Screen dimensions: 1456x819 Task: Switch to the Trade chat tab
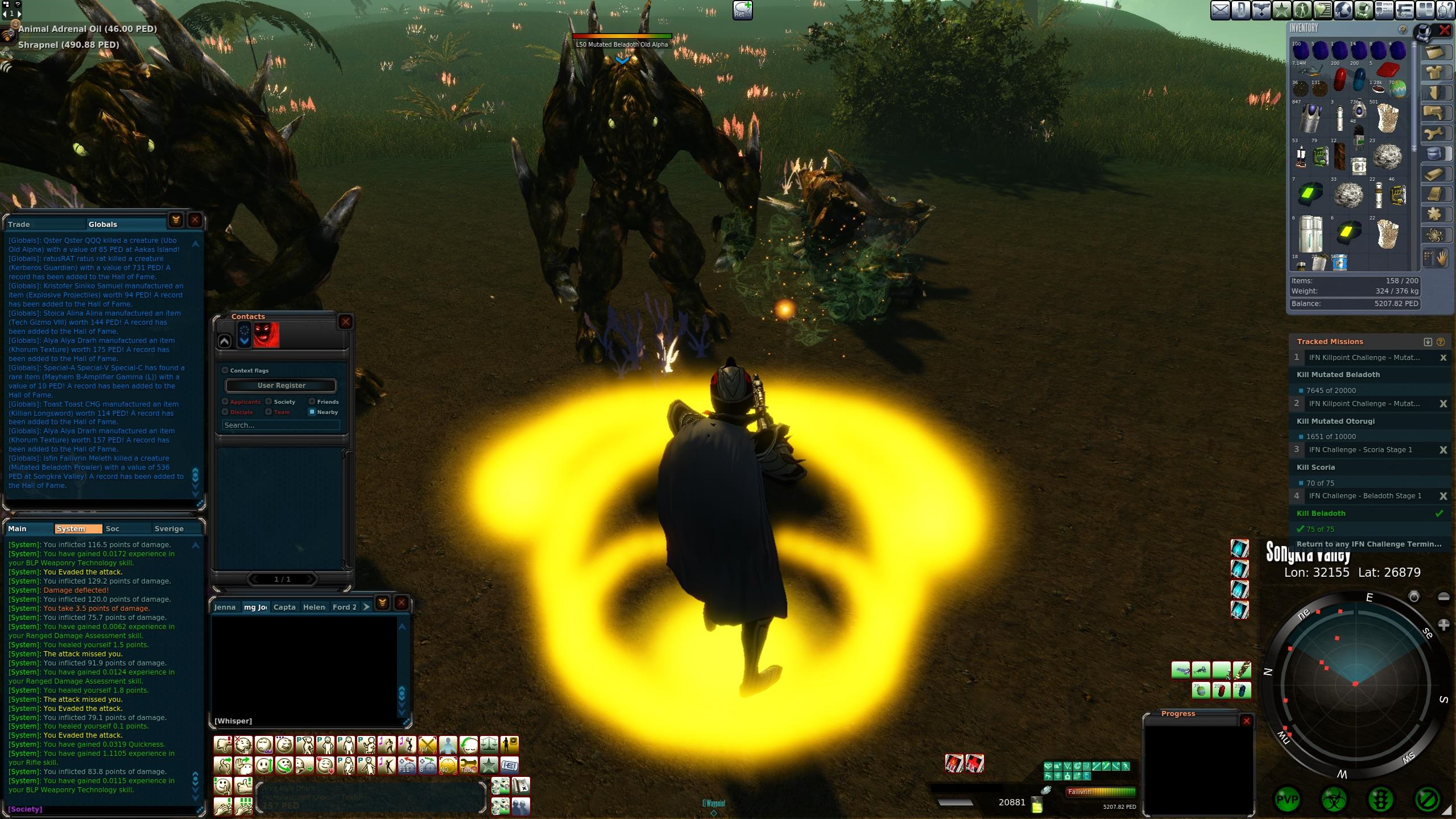point(19,224)
